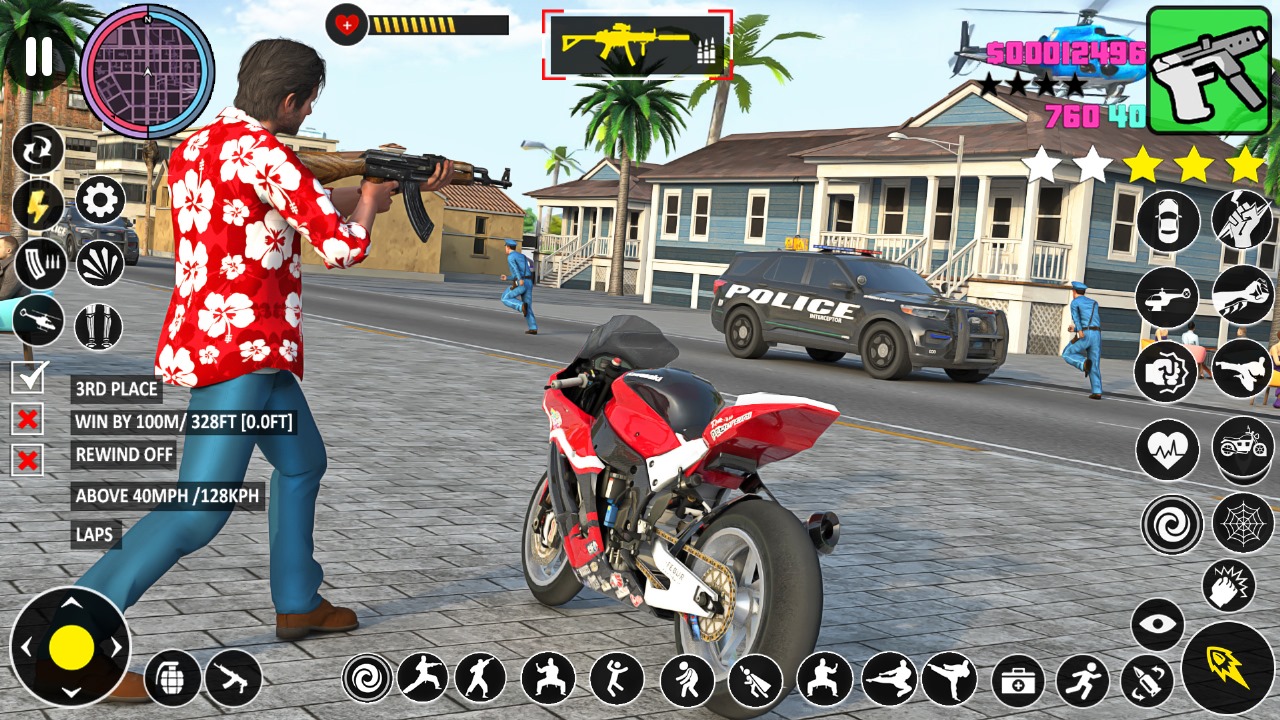Call the helicopter from the right-side icons

tap(1166, 296)
